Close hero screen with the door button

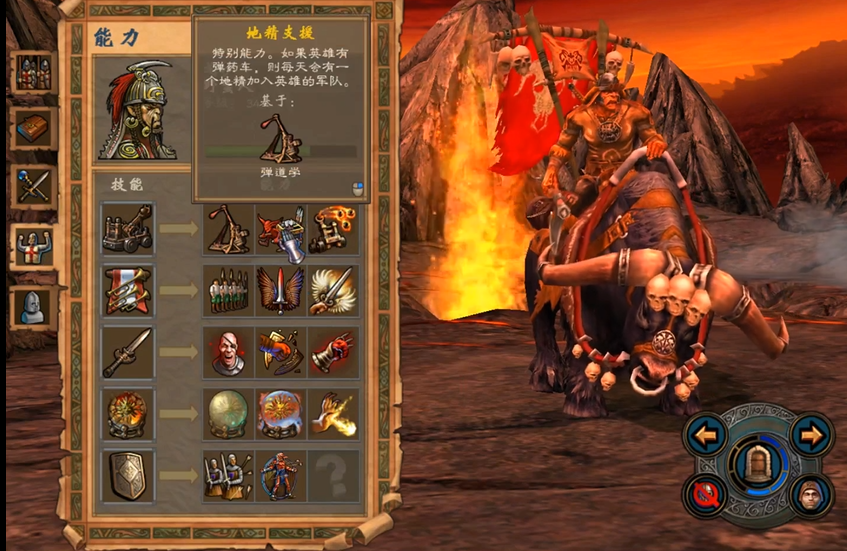click(759, 463)
